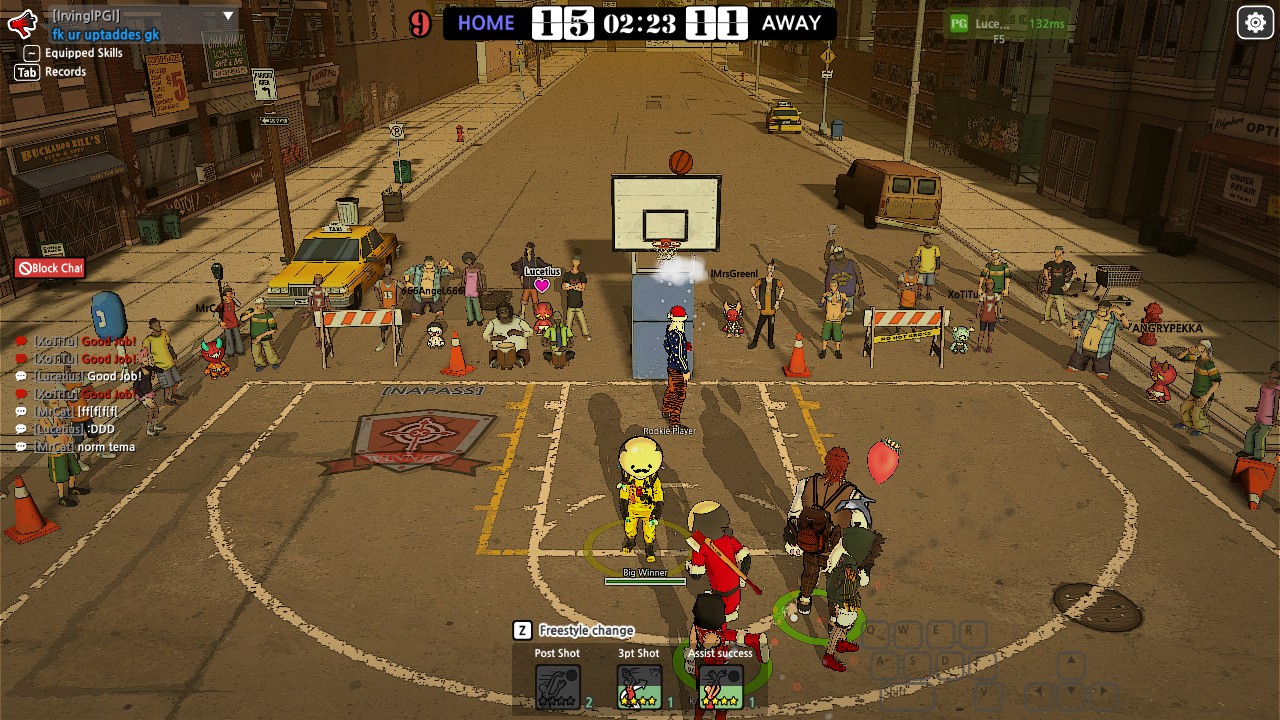
Task: Click the speech bubble icon beside MrCat's message
Action: tap(21, 411)
